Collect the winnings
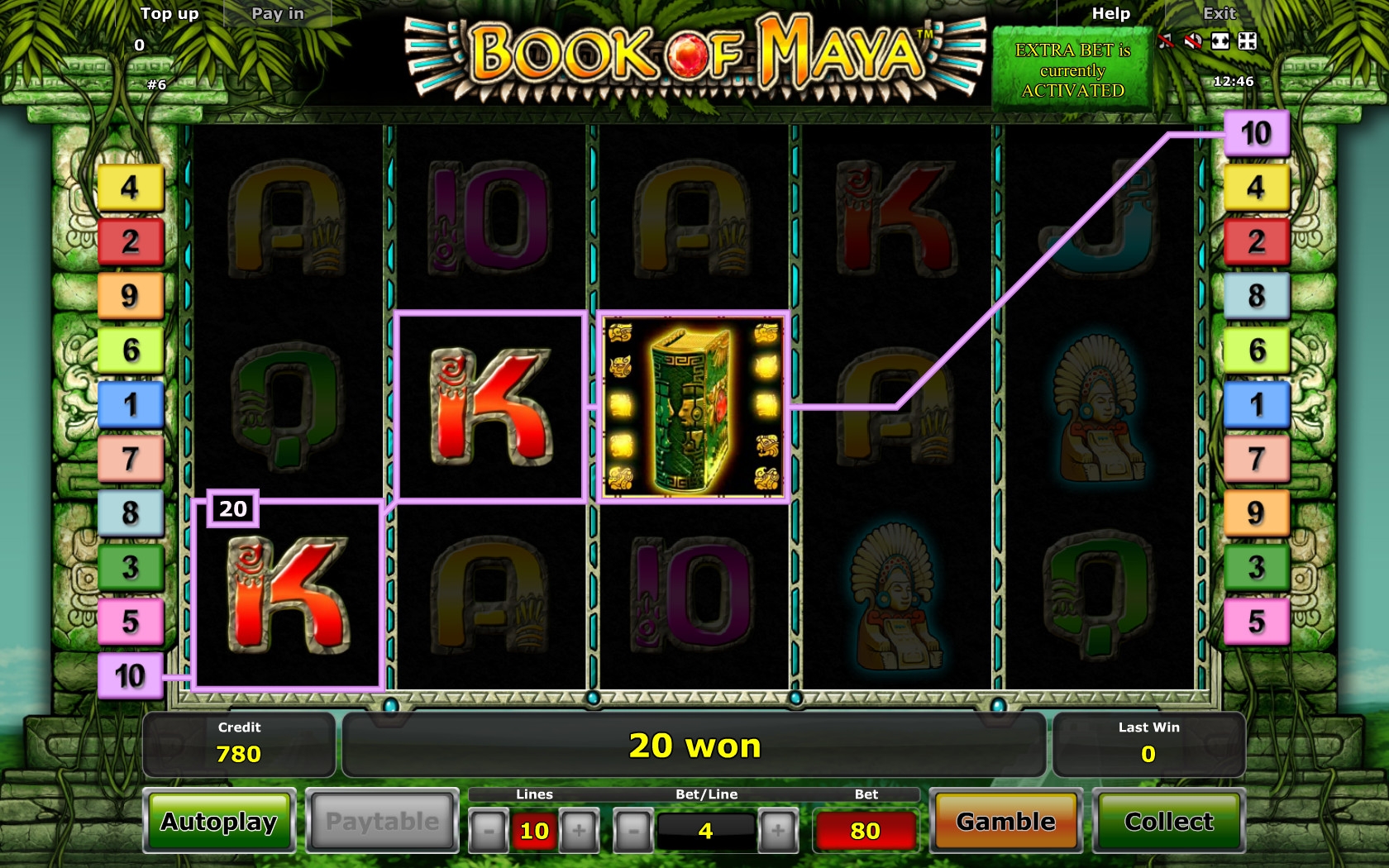The image size is (1389, 868). 1168,822
